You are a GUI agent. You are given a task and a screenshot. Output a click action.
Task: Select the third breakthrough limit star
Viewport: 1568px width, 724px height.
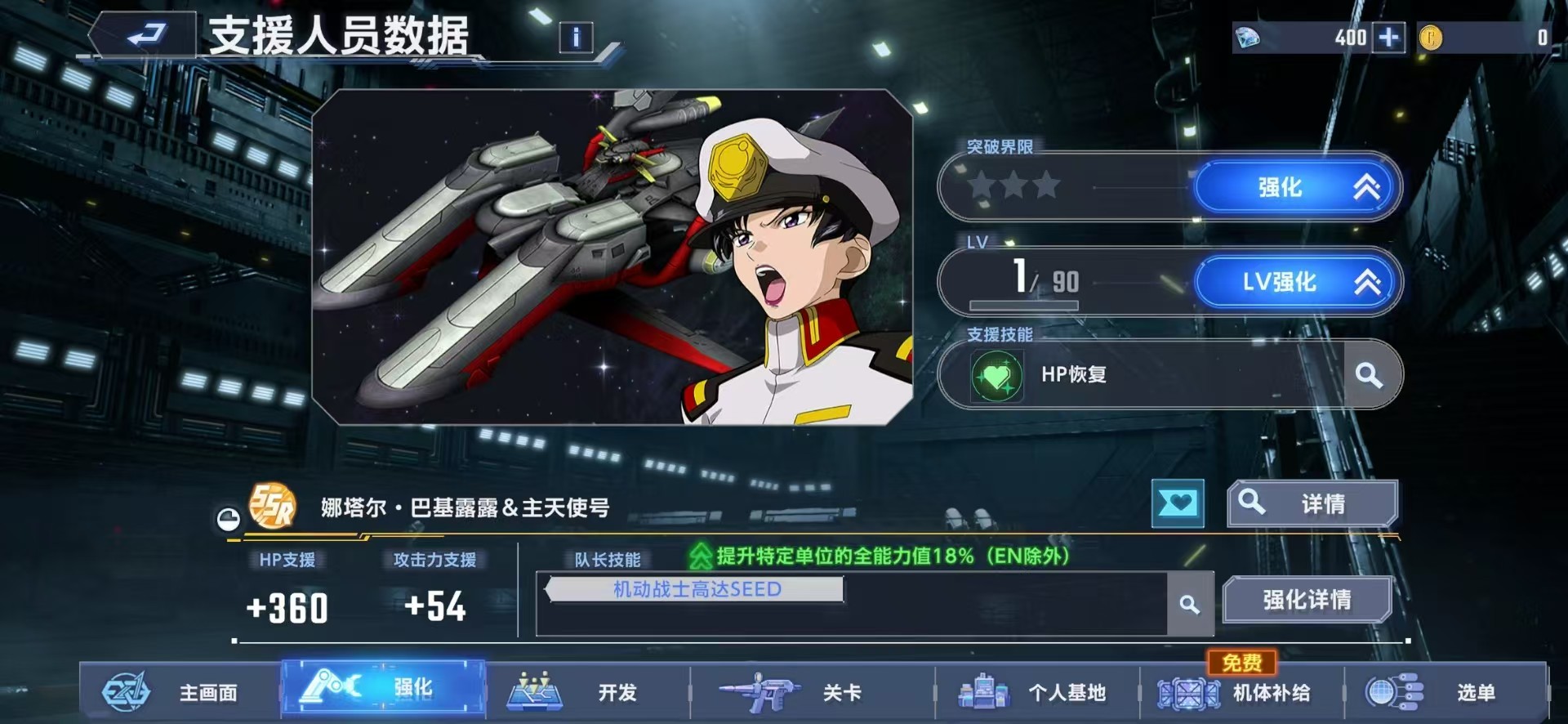(1046, 185)
